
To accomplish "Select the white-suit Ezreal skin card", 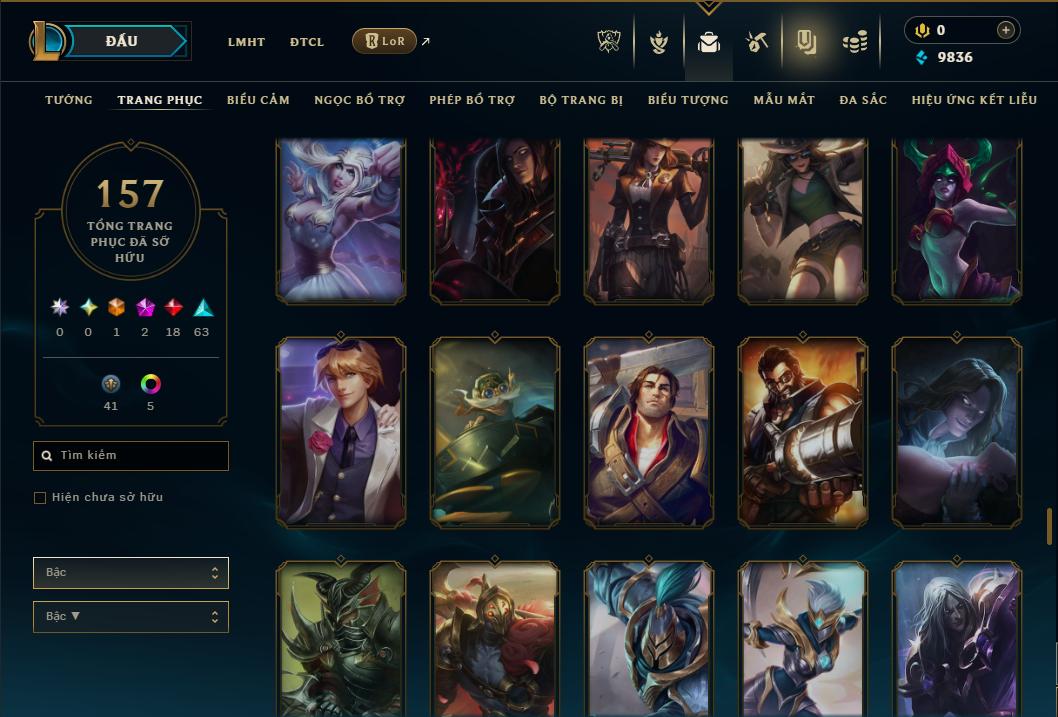I will click(x=341, y=432).
